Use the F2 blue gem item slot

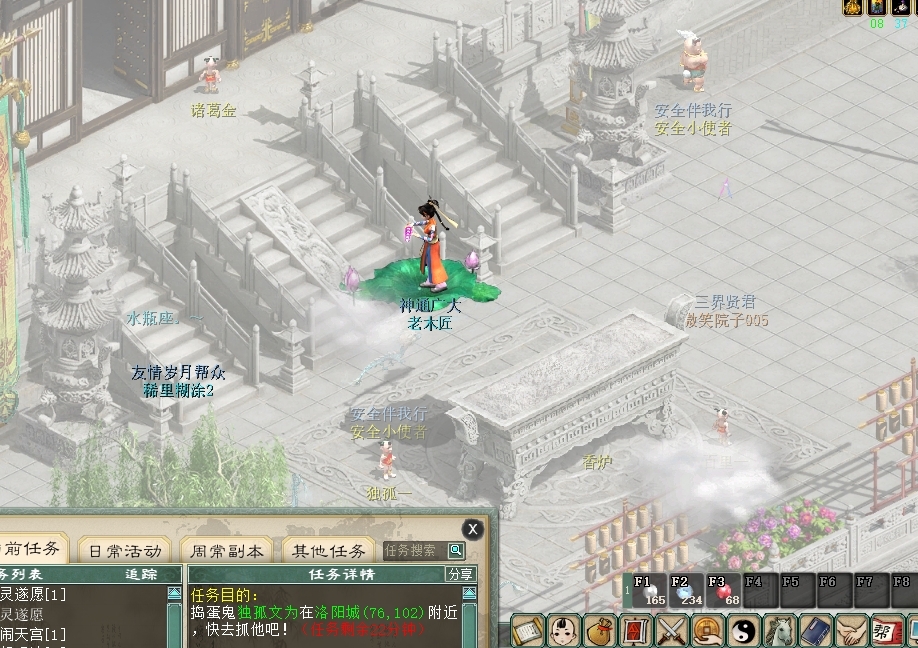688,591
